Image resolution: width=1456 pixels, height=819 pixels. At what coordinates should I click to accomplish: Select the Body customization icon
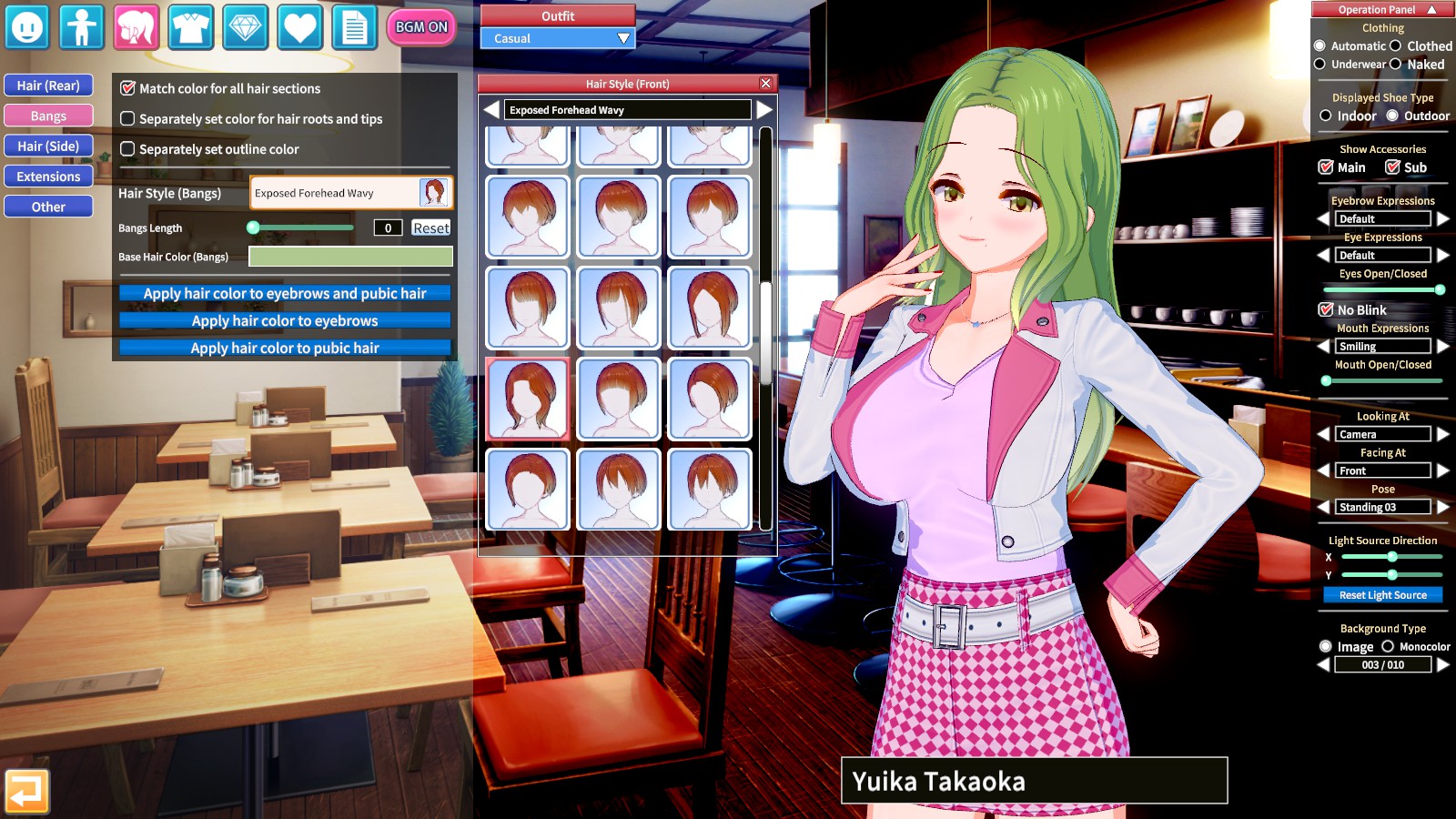tap(81, 27)
